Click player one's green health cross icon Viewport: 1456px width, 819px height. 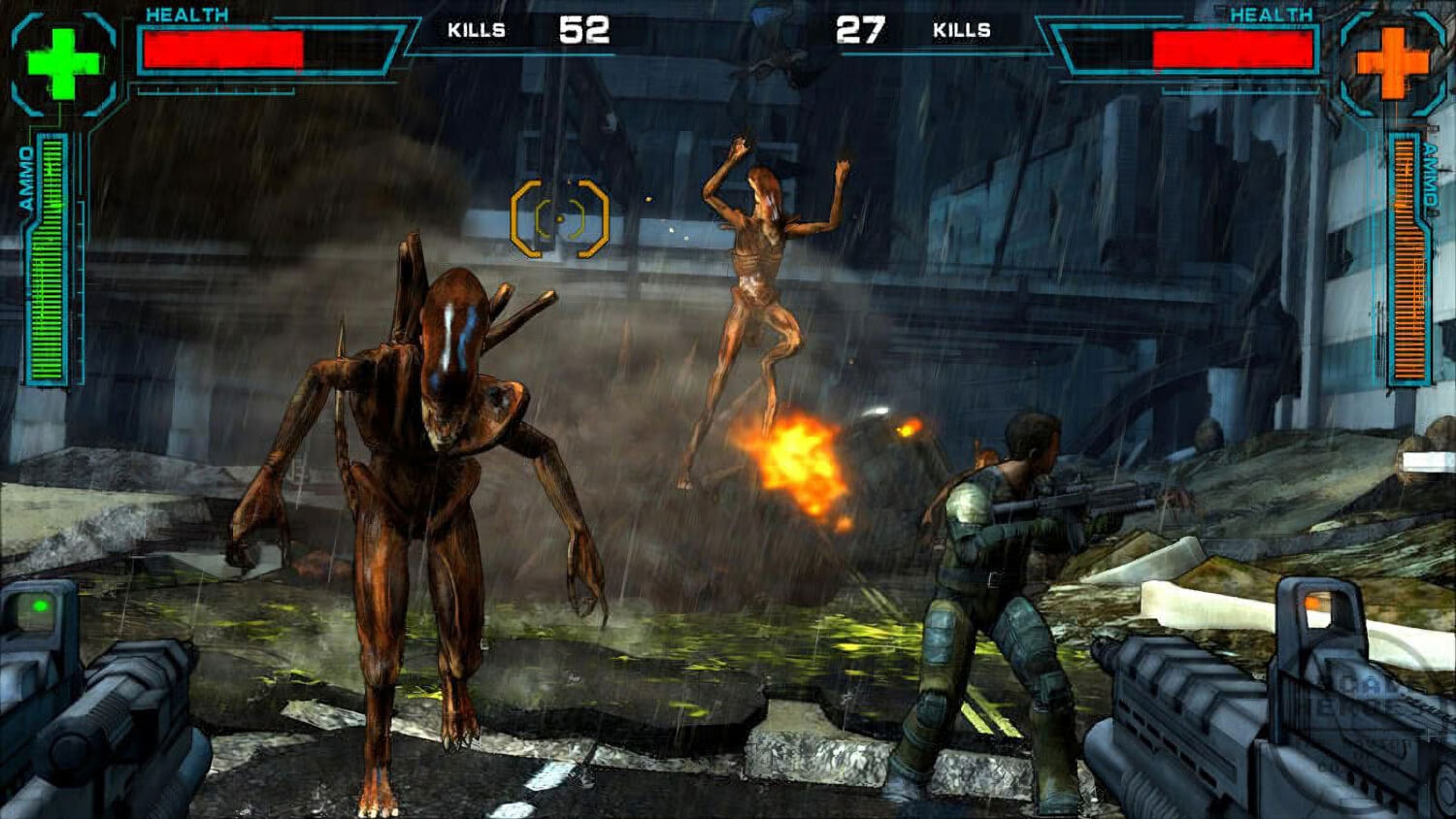(63, 64)
